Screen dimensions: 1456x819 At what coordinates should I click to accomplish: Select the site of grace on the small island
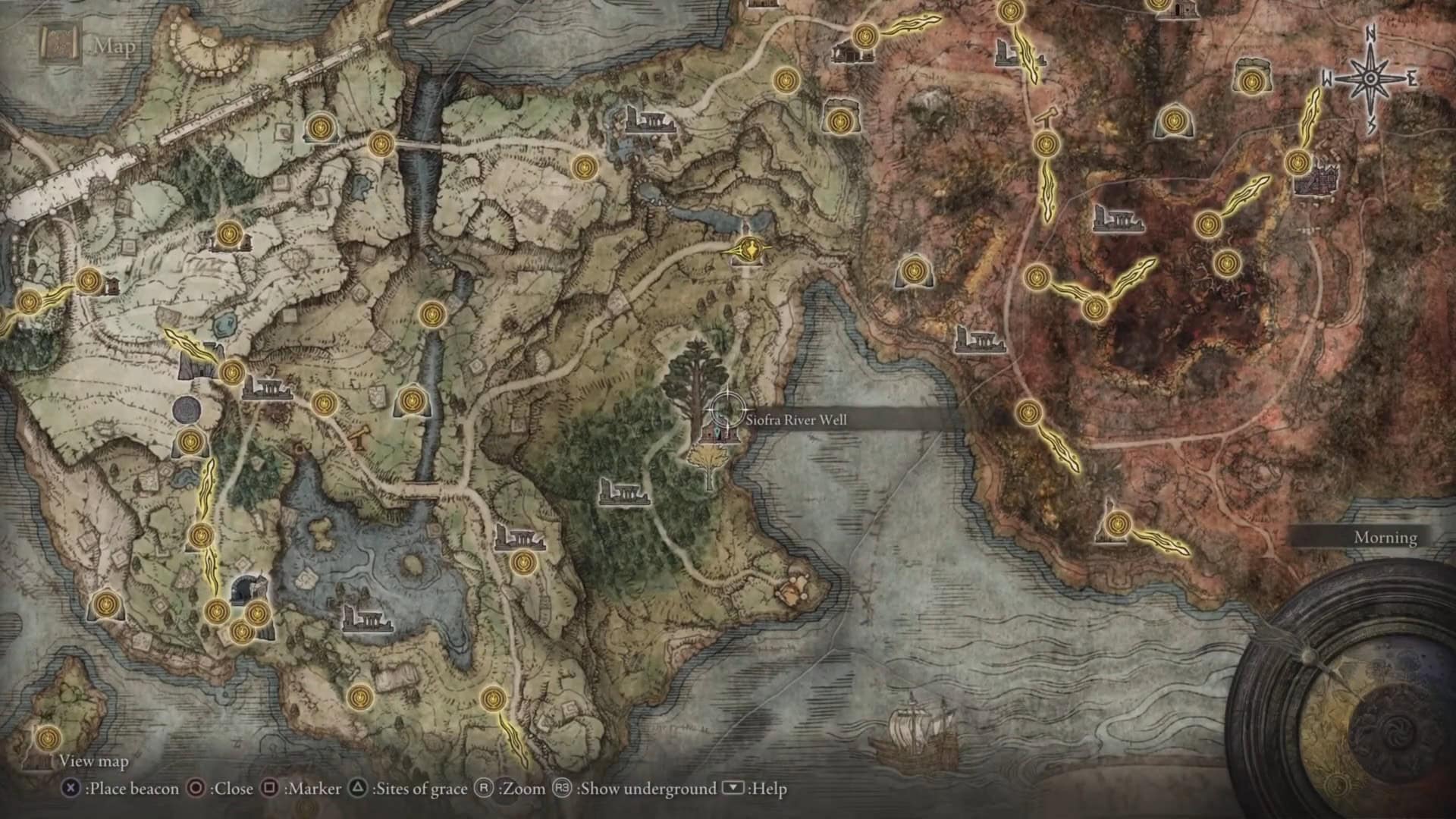click(49, 736)
